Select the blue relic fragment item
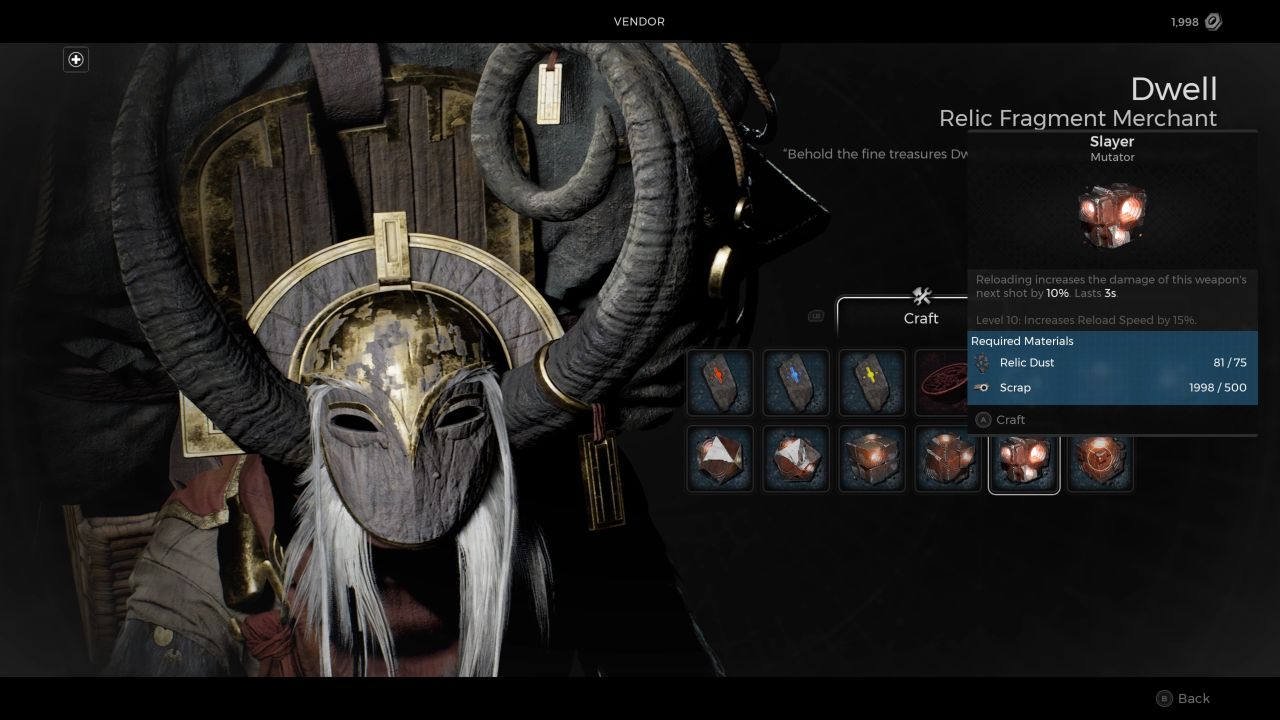Viewport: 1280px width, 720px height. pyautogui.click(x=795, y=382)
